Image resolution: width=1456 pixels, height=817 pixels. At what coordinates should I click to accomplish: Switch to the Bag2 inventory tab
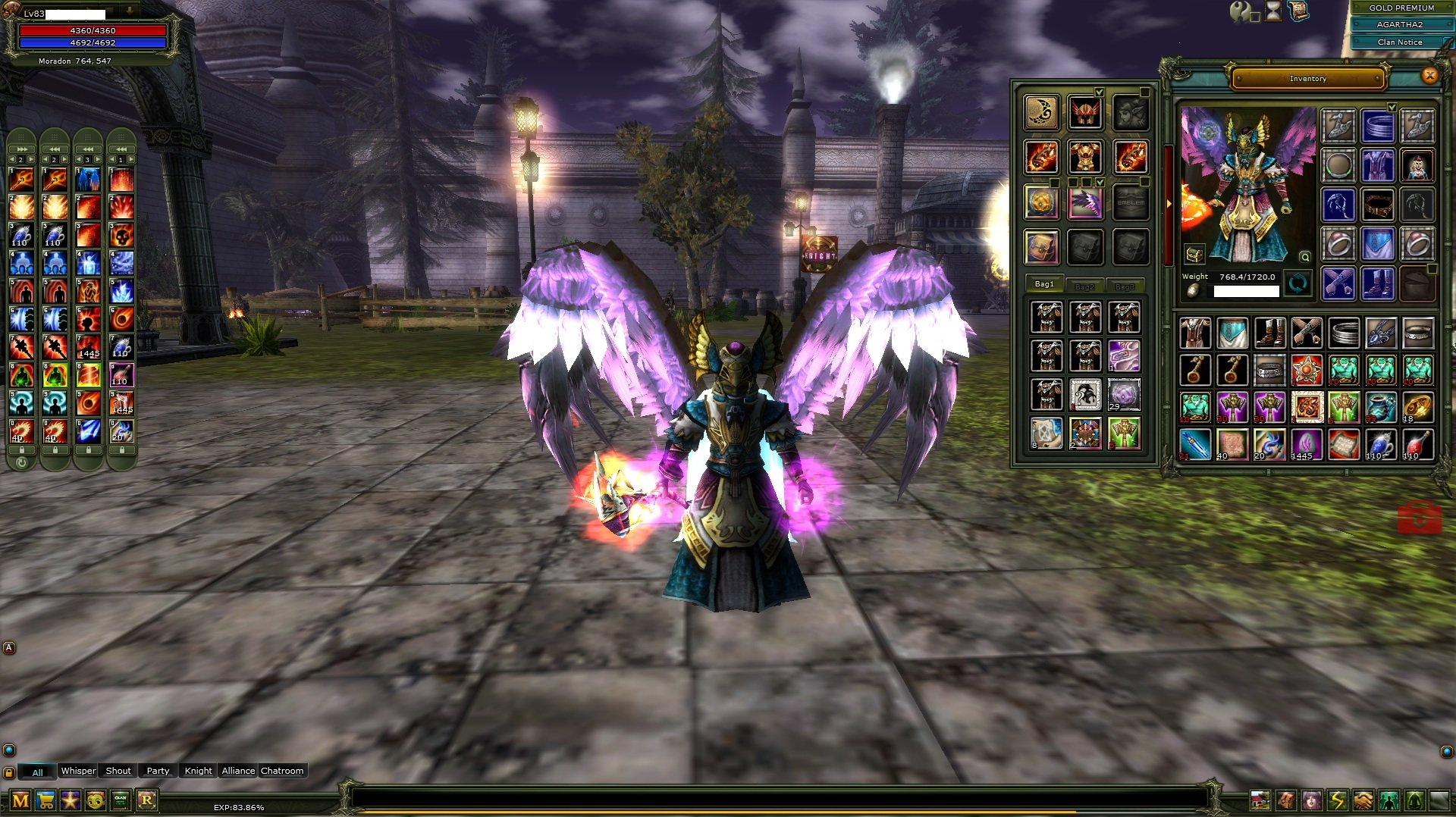pos(1084,286)
